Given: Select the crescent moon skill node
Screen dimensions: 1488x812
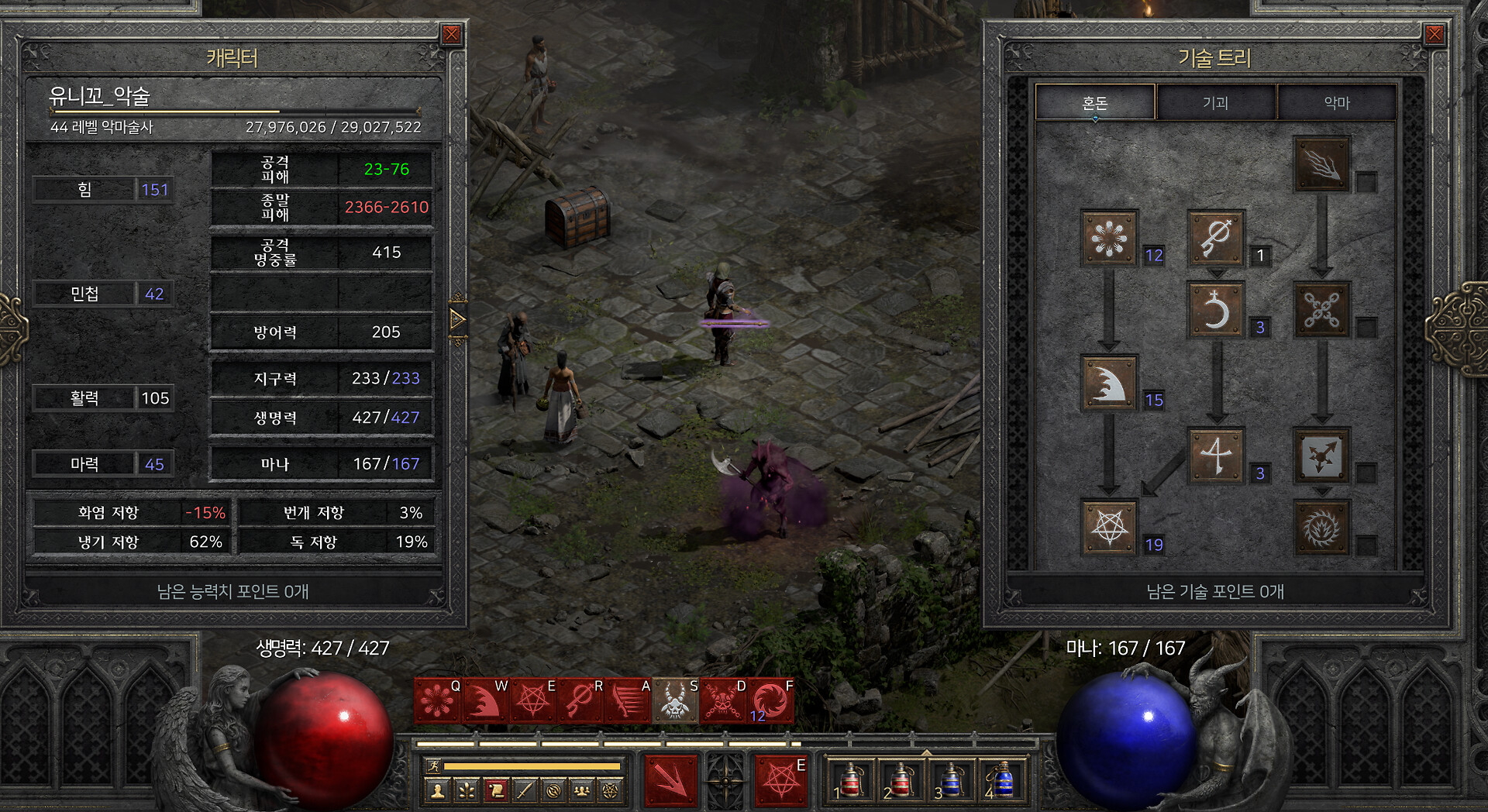Looking at the screenshot, I should click(x=1215, y=310).
